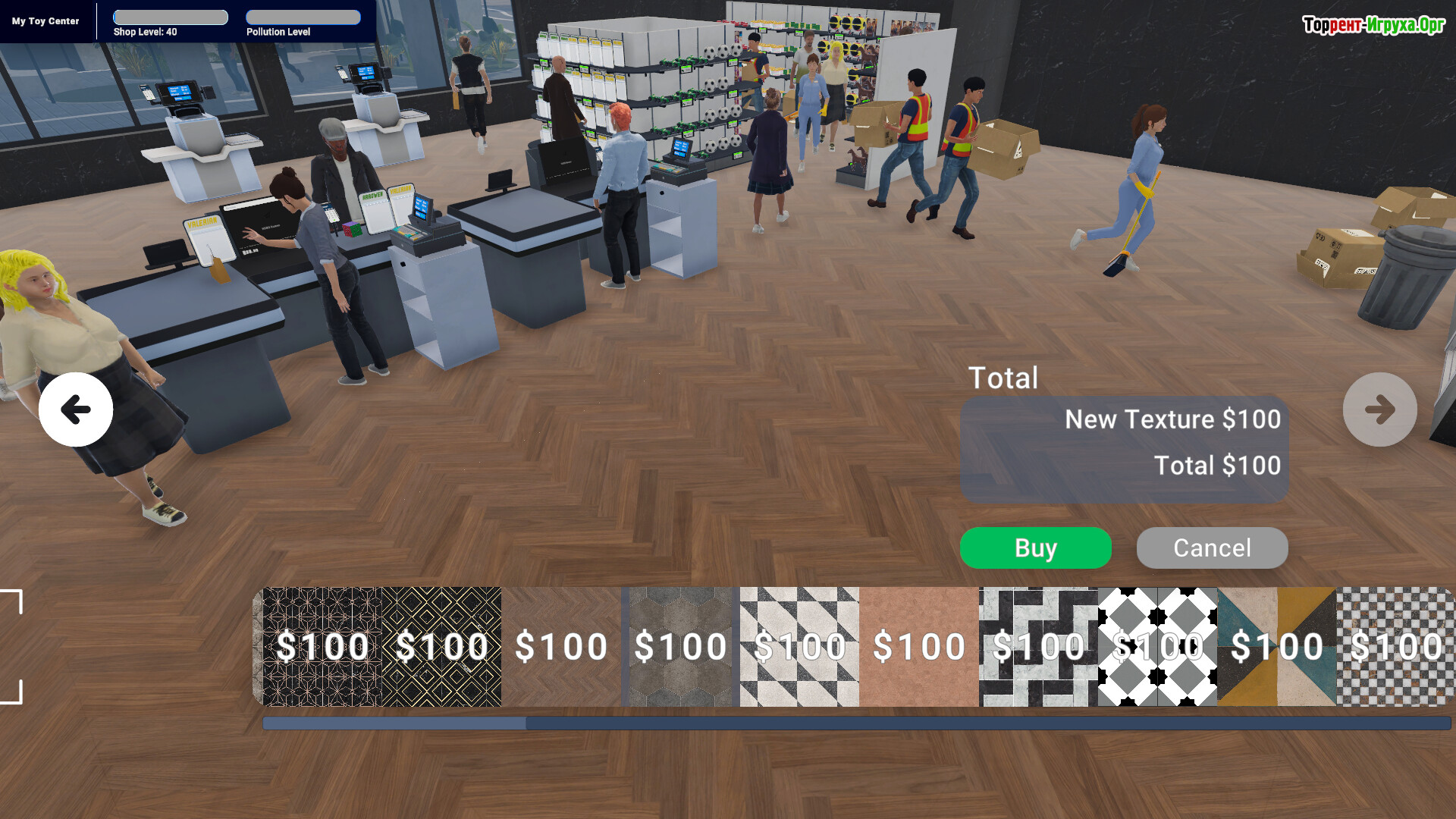
Task: Click the texture list horizontal scrollbar
Action: [855, 723]
